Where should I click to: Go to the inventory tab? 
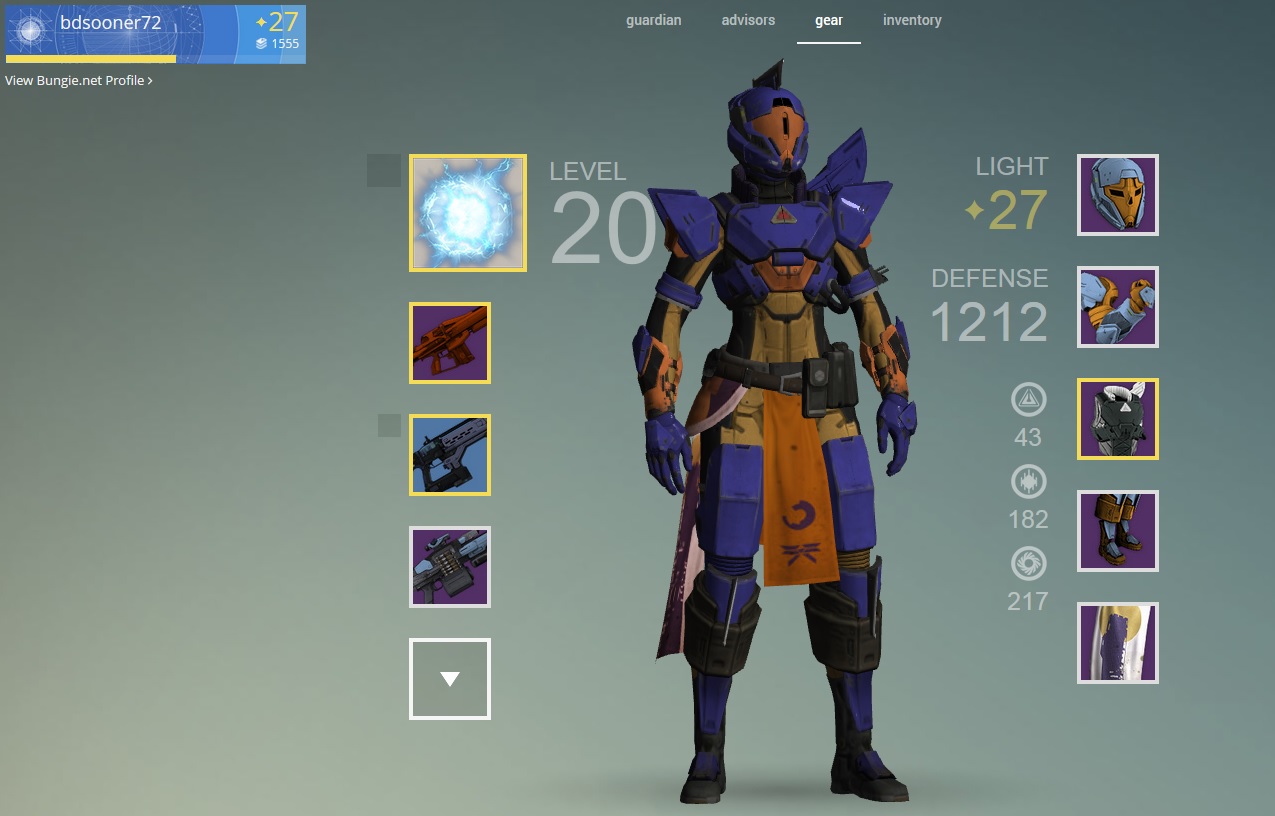click(911, 20)
